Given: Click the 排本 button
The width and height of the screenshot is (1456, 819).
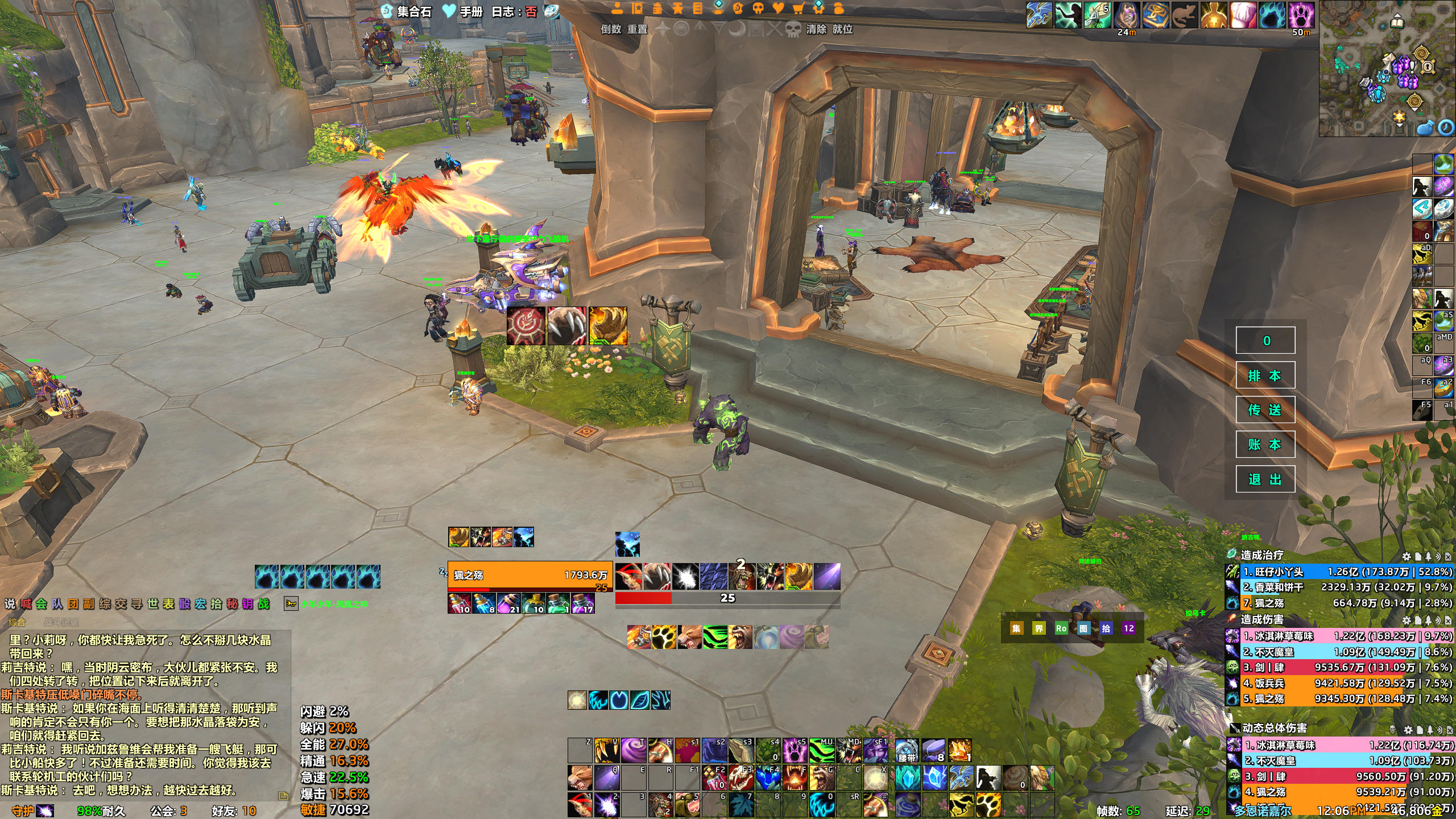Looking at the screenshot, I should pos(1265,375).
